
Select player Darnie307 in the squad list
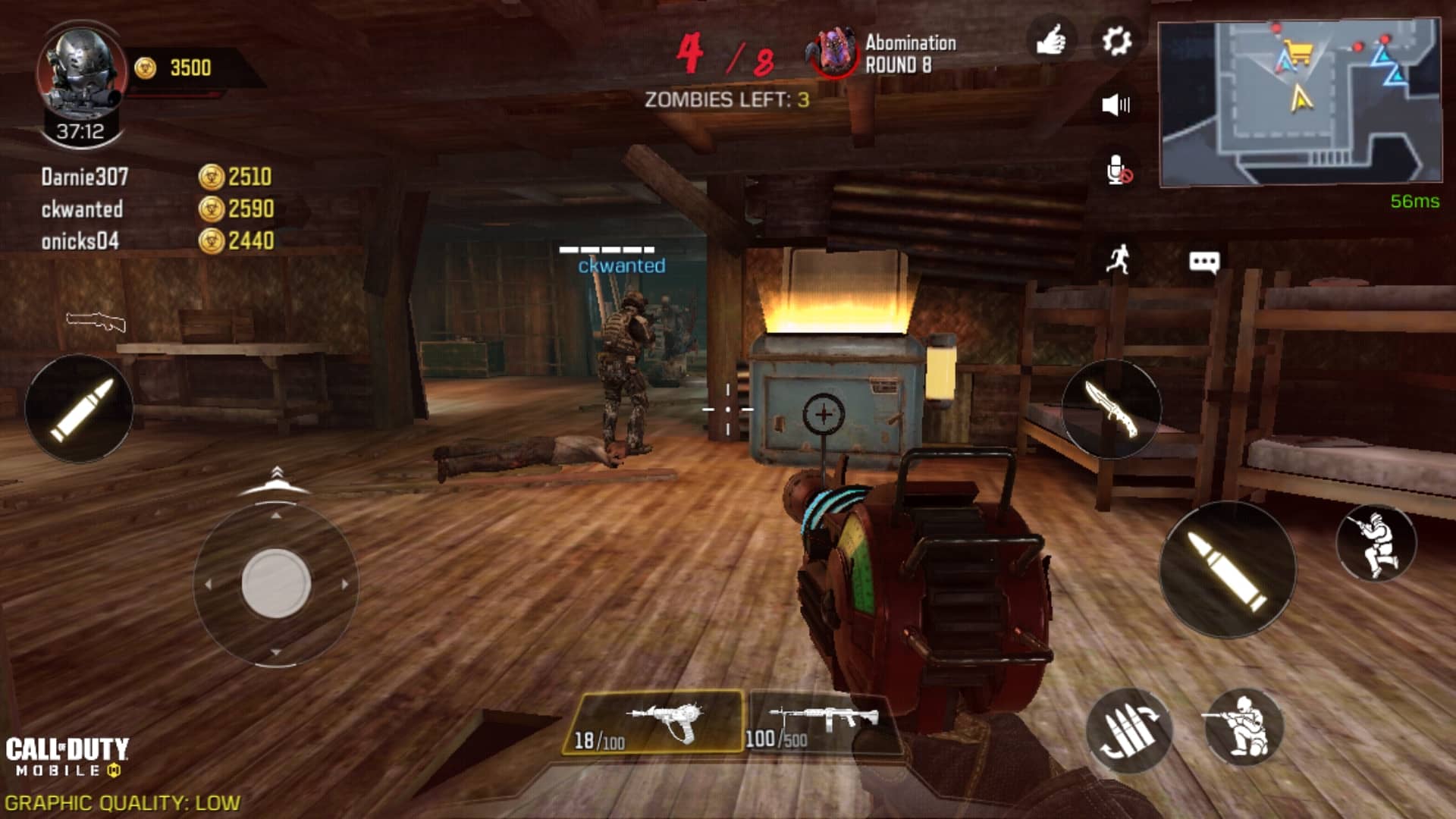[85, 177]
